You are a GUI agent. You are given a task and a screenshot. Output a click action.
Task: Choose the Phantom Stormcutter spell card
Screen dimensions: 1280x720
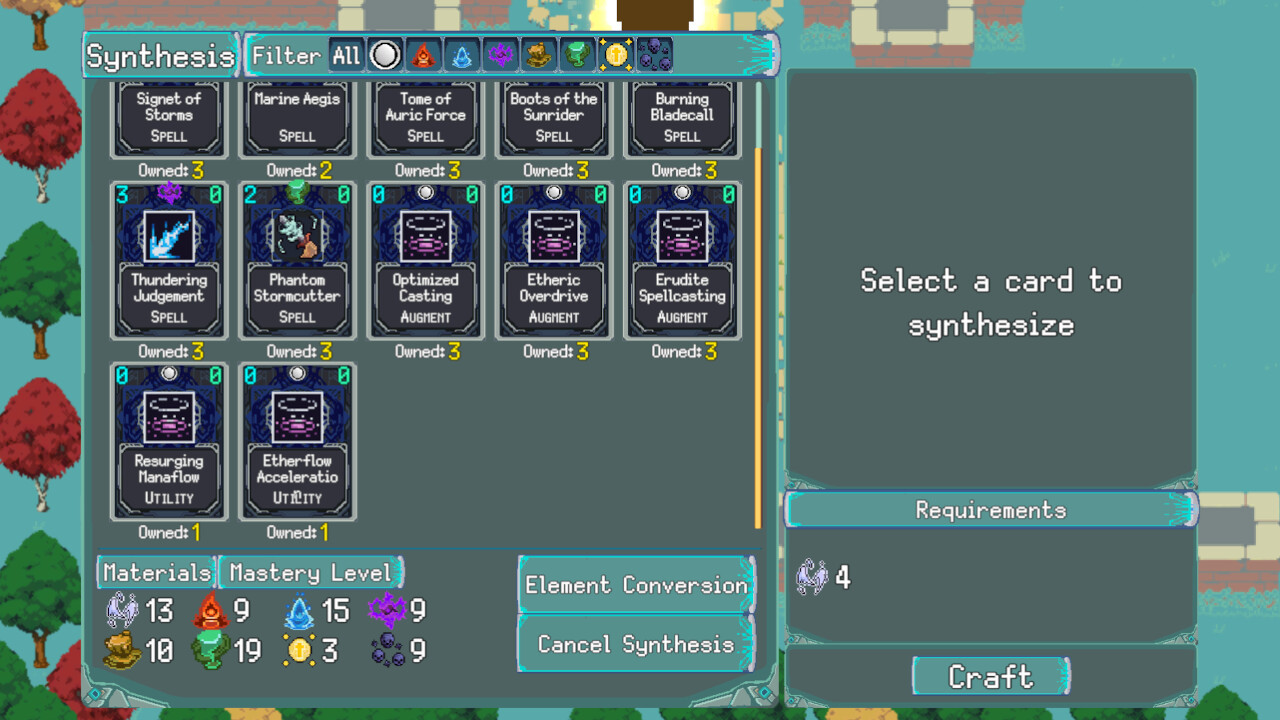(297, 260)
